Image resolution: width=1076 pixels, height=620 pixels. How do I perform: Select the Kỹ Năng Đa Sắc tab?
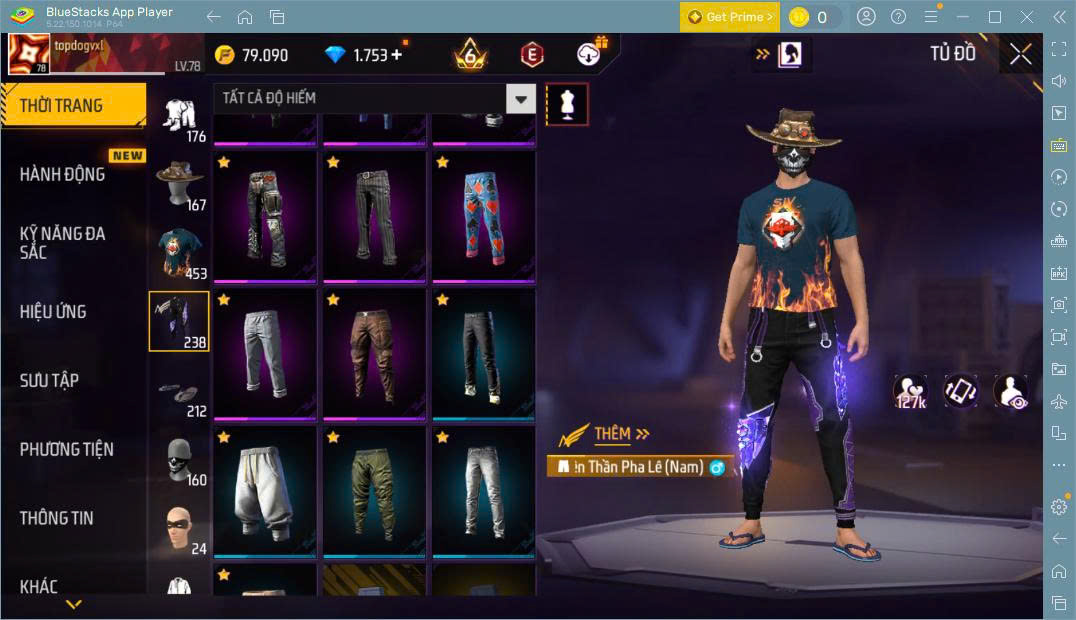pos(63,242)
